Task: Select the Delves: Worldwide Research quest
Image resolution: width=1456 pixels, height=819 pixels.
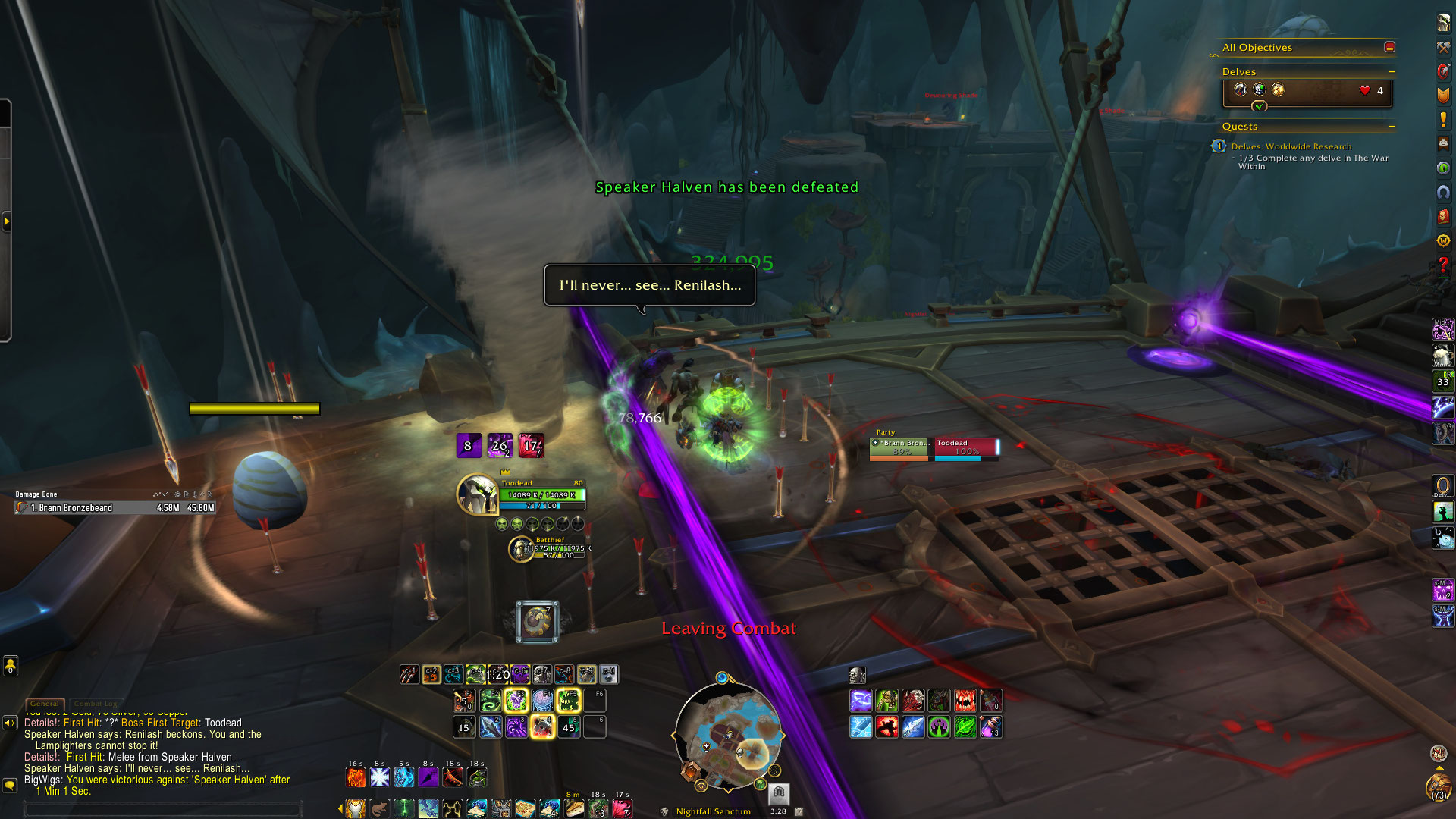Action: (x=1291, y=146)
